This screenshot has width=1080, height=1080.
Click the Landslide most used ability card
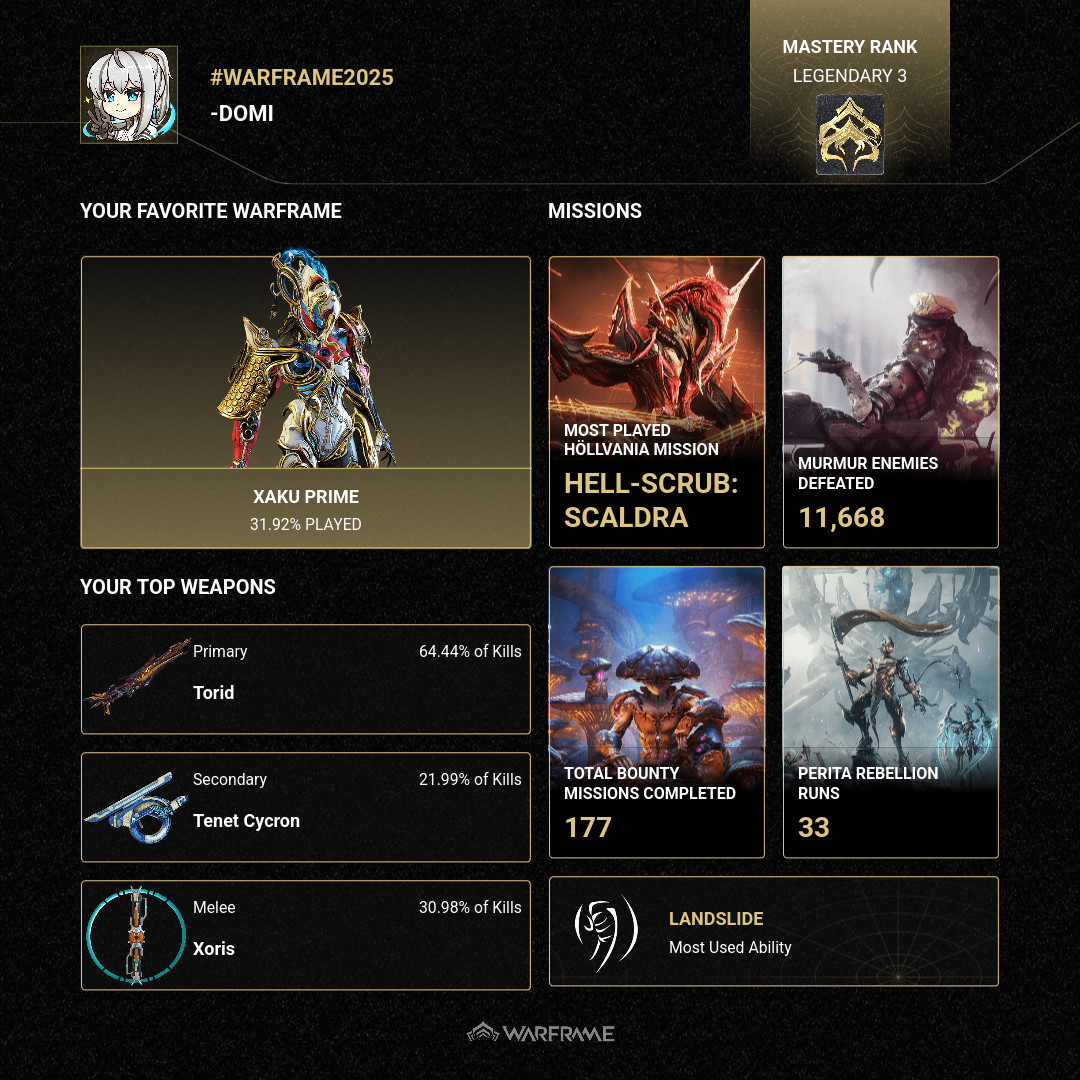[773, 932]
